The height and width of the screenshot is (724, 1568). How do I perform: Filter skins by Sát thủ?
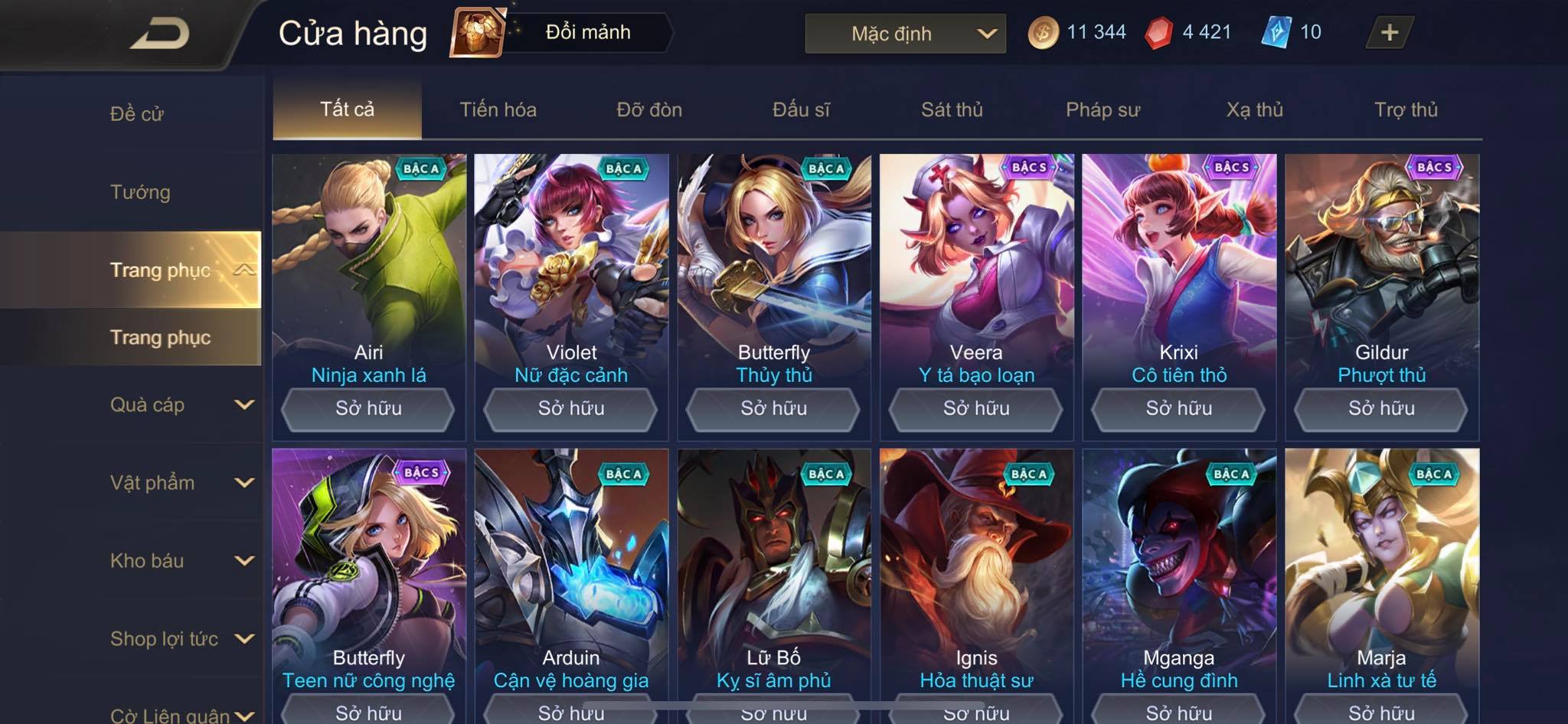952,109
